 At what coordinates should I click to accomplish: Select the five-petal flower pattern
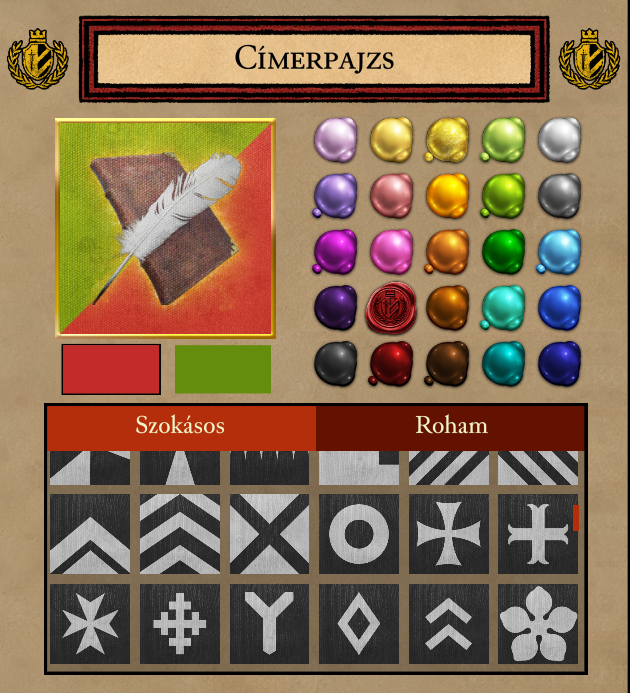[538, 624]
